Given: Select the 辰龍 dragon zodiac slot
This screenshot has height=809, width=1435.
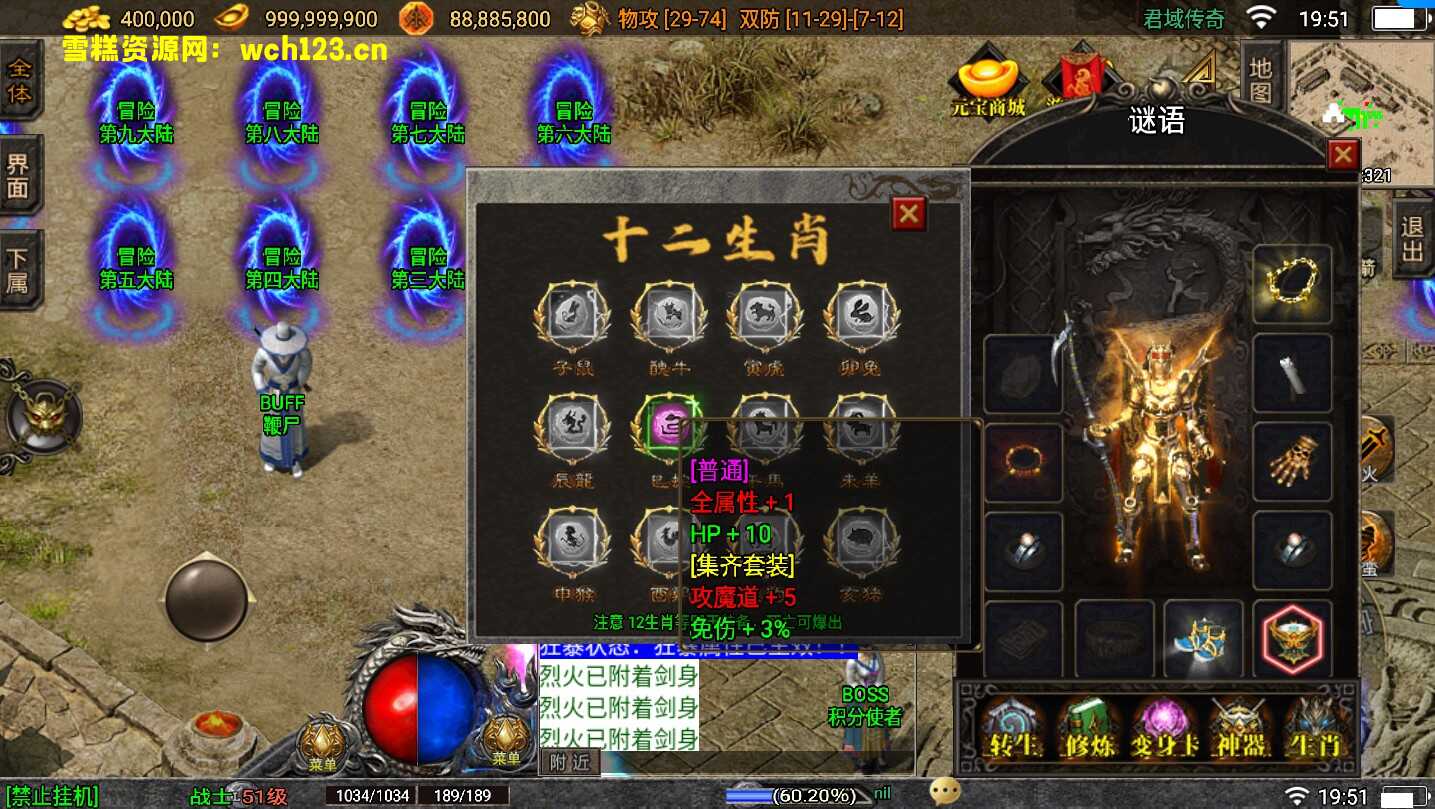Looking at the screenshot, I should click(573, 430).
